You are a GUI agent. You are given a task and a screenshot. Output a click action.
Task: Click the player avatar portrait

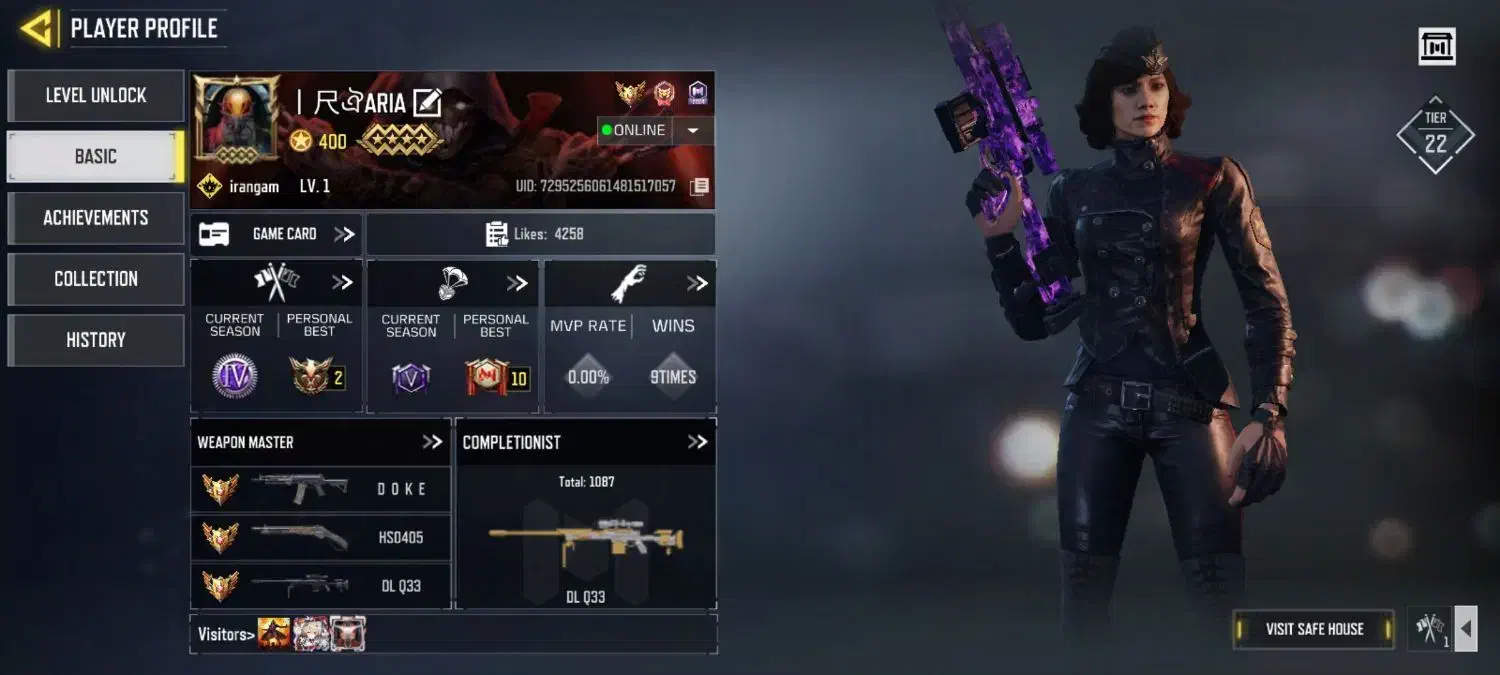(x=237, y=118)
